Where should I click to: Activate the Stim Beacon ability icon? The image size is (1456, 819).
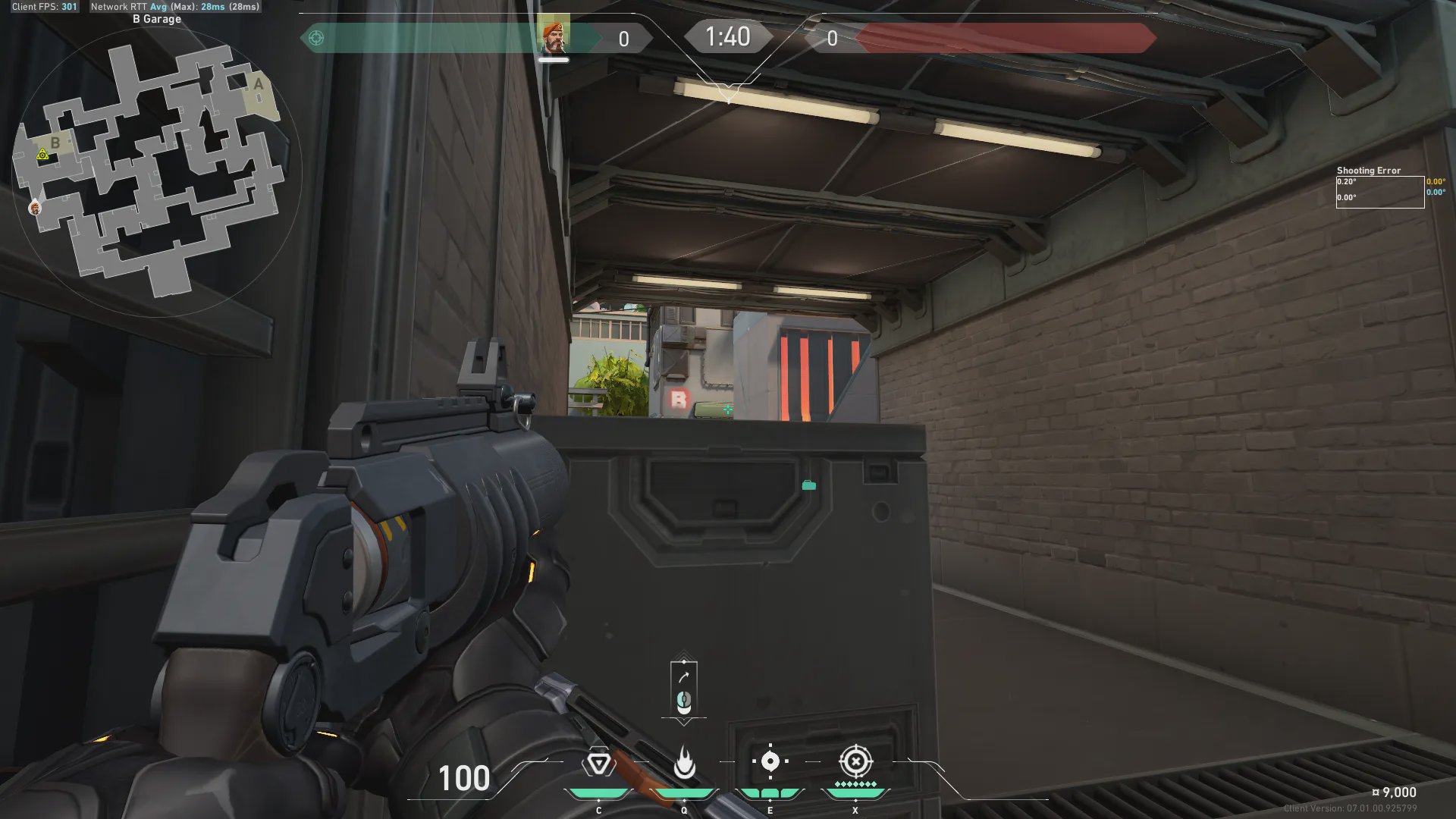pos(598,763)
